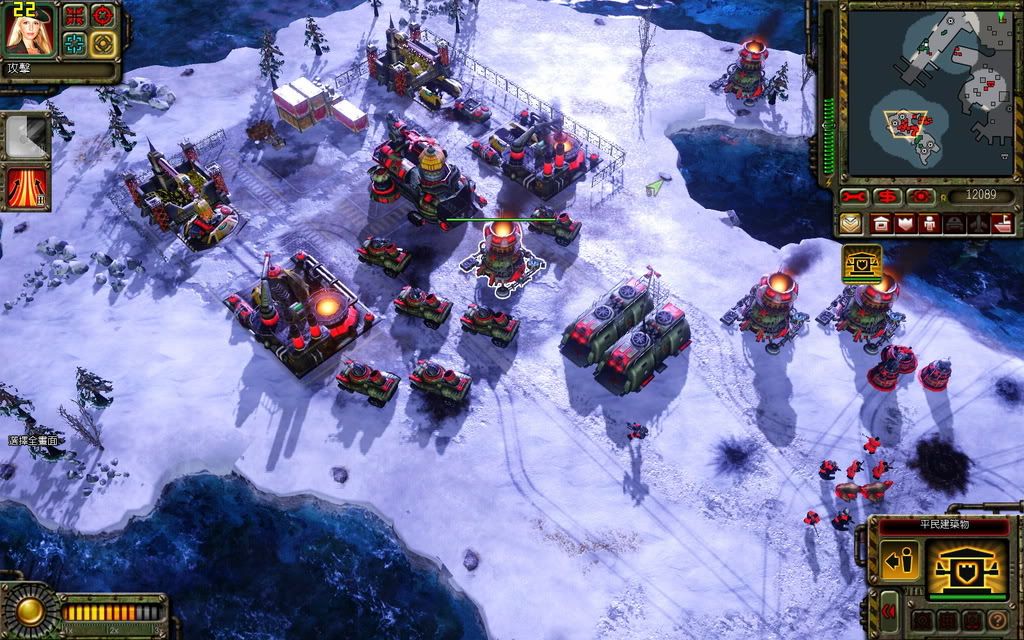This screenshot has width=1024, height=640.
Task: Activate sell mode with the dollar button
Action: click(886, 196)
